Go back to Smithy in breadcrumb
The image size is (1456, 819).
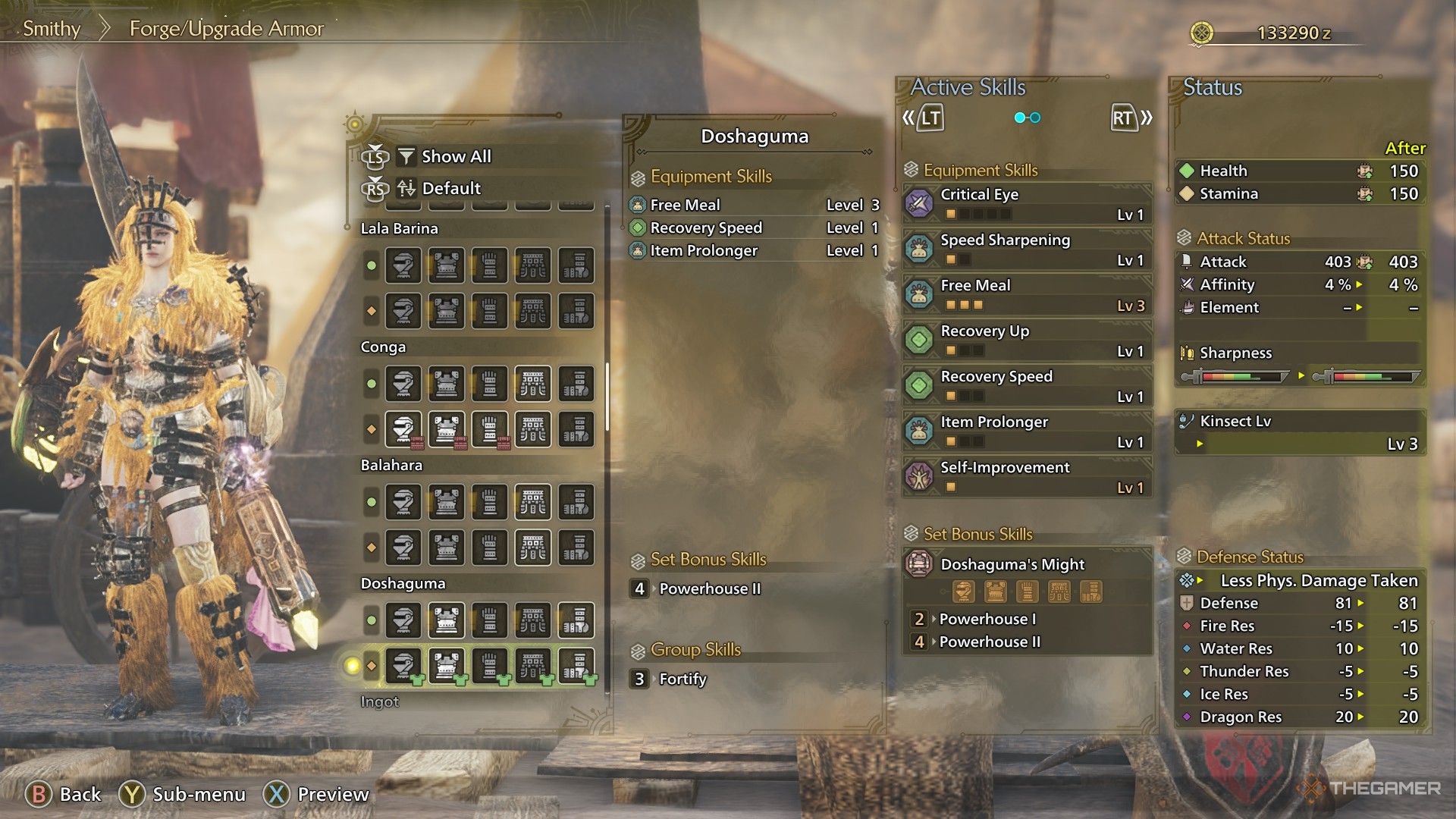click(52, 29)
